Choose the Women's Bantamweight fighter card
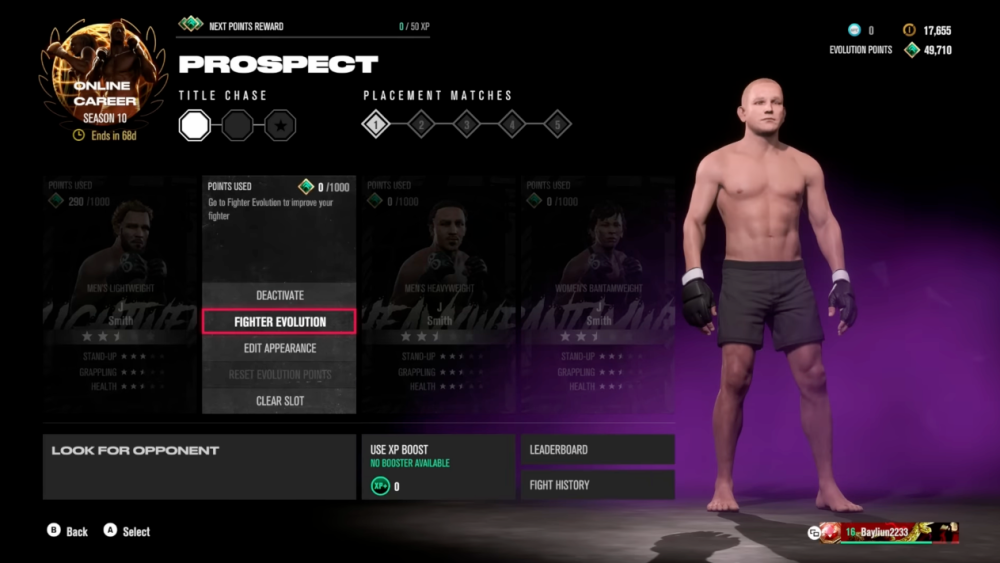Screen dimensions: 1000x563 tap(598, 295)
